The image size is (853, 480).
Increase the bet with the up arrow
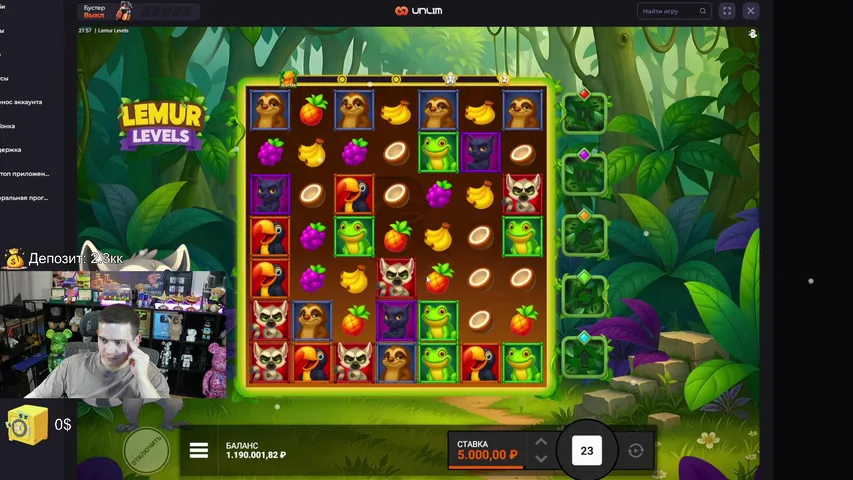point(540,442)
